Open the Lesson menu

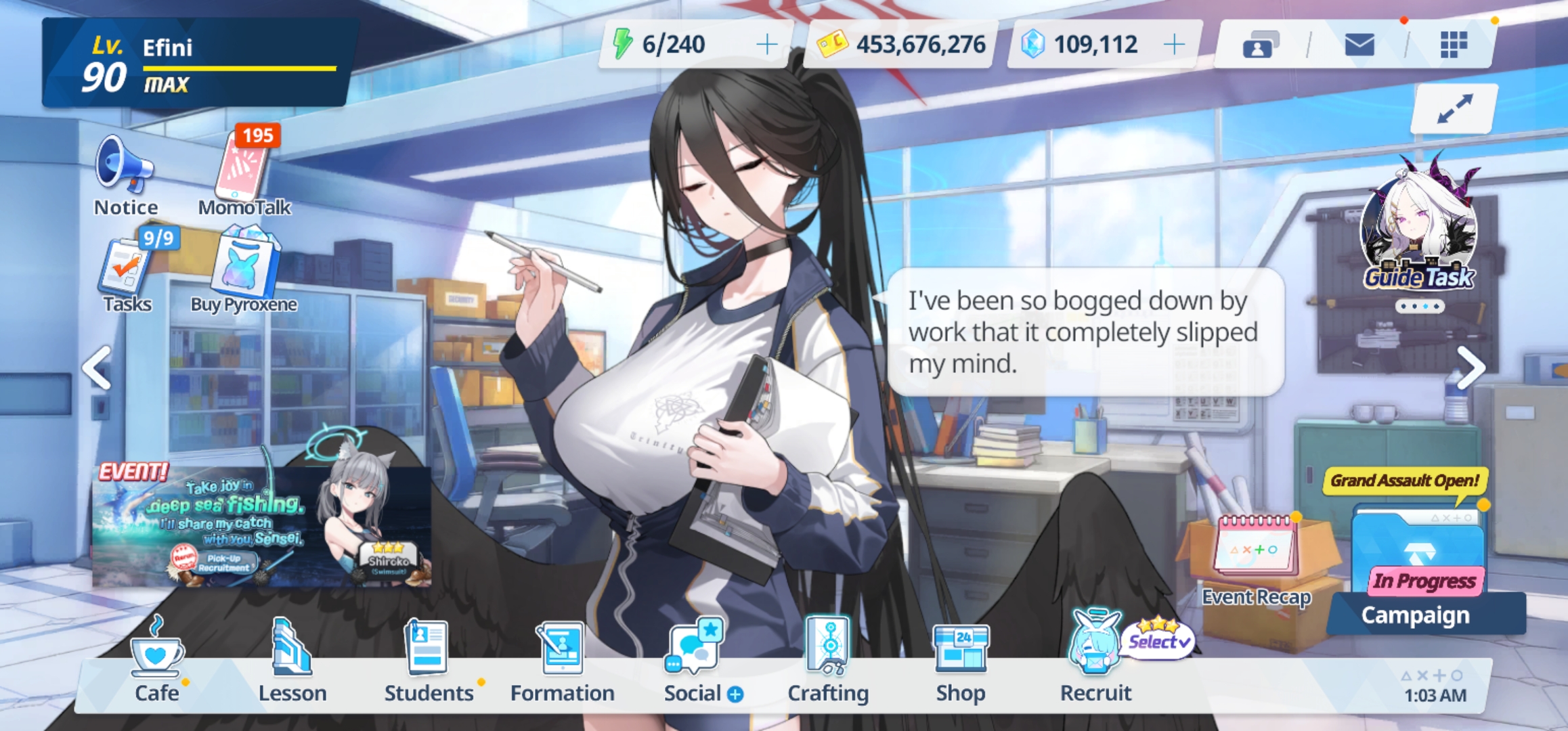pyautogui.click(x=292, y=660)
